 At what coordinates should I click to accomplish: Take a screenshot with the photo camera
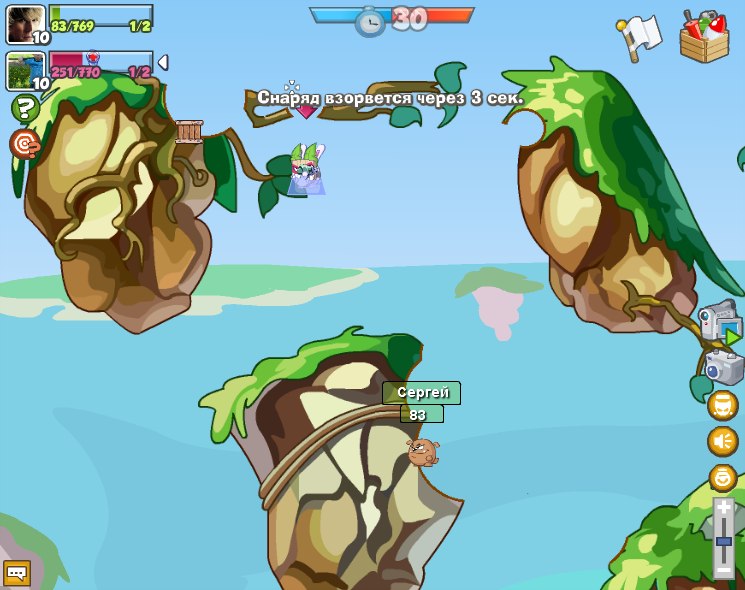click(722, 367)
